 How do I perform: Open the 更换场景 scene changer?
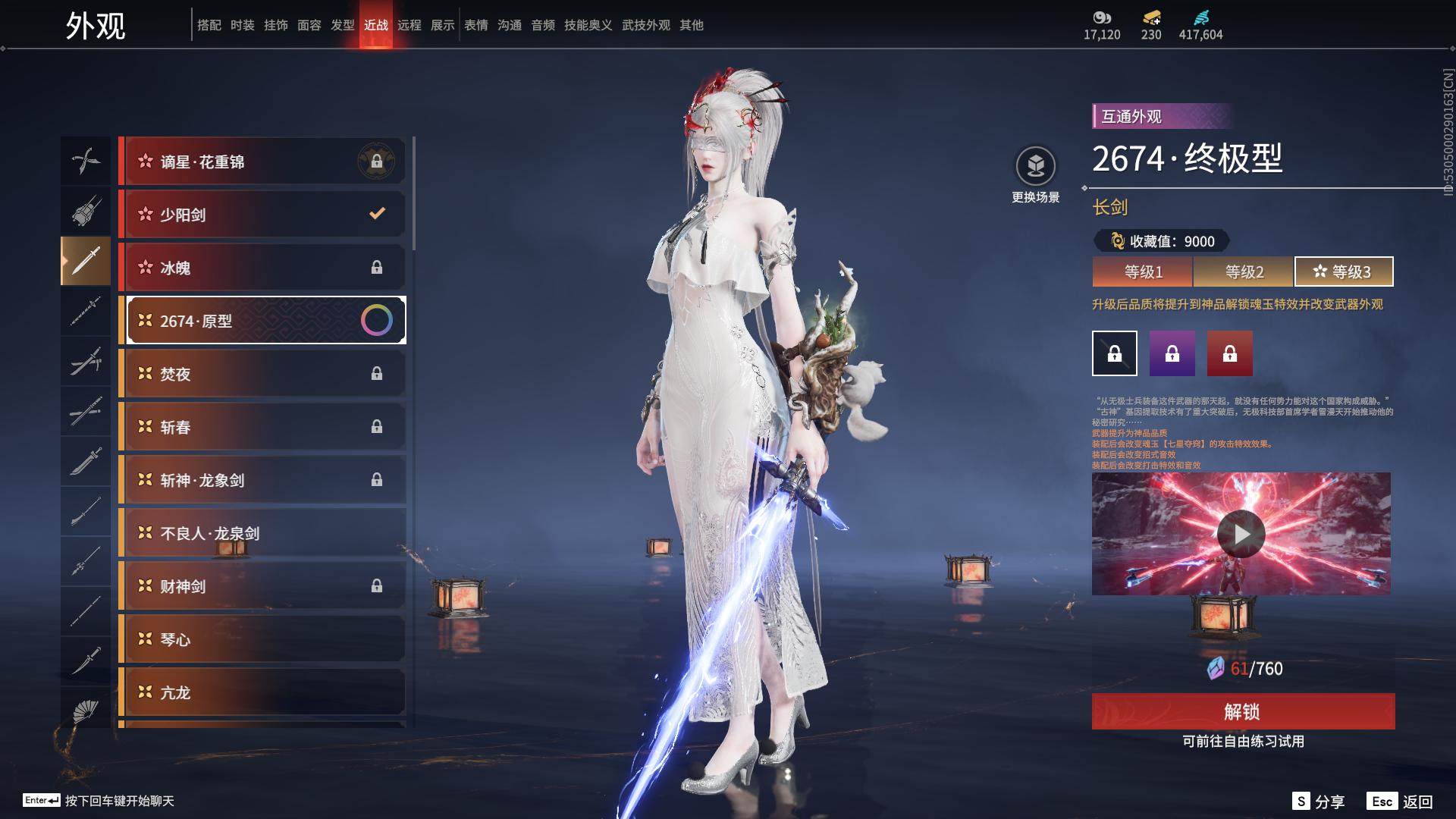1035,174
